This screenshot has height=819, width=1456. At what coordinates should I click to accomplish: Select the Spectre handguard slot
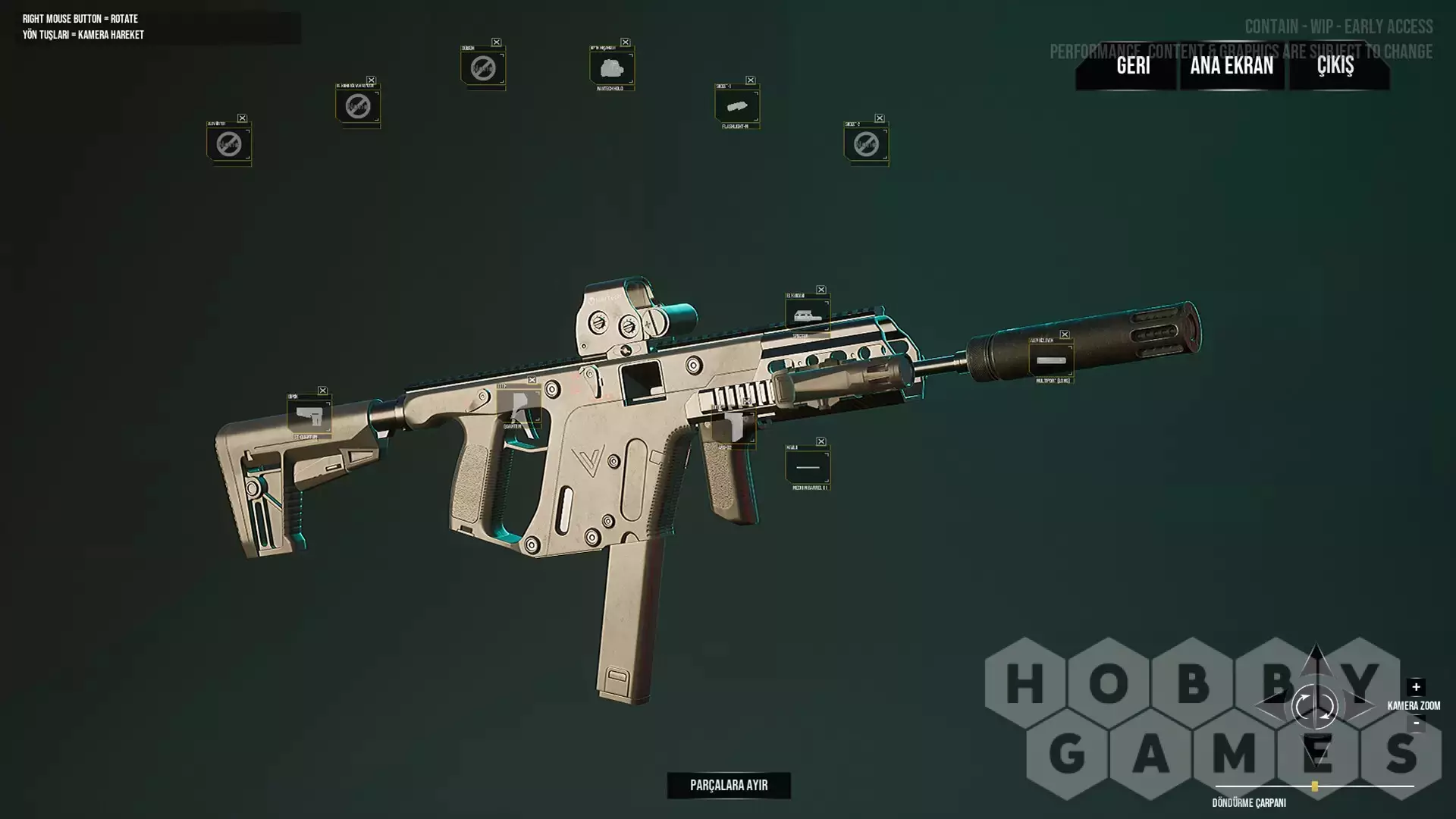tap(808, 315)
